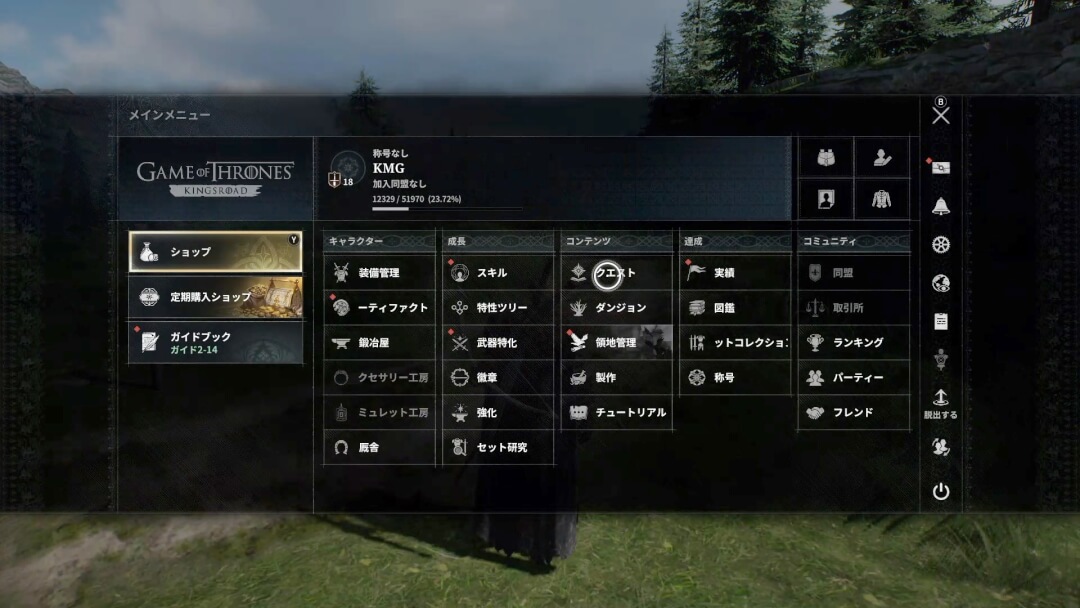The image size is (1080, 608).
Task: Open the 鍛冶屋 blacksmith menu
Action: pos(380,343)
